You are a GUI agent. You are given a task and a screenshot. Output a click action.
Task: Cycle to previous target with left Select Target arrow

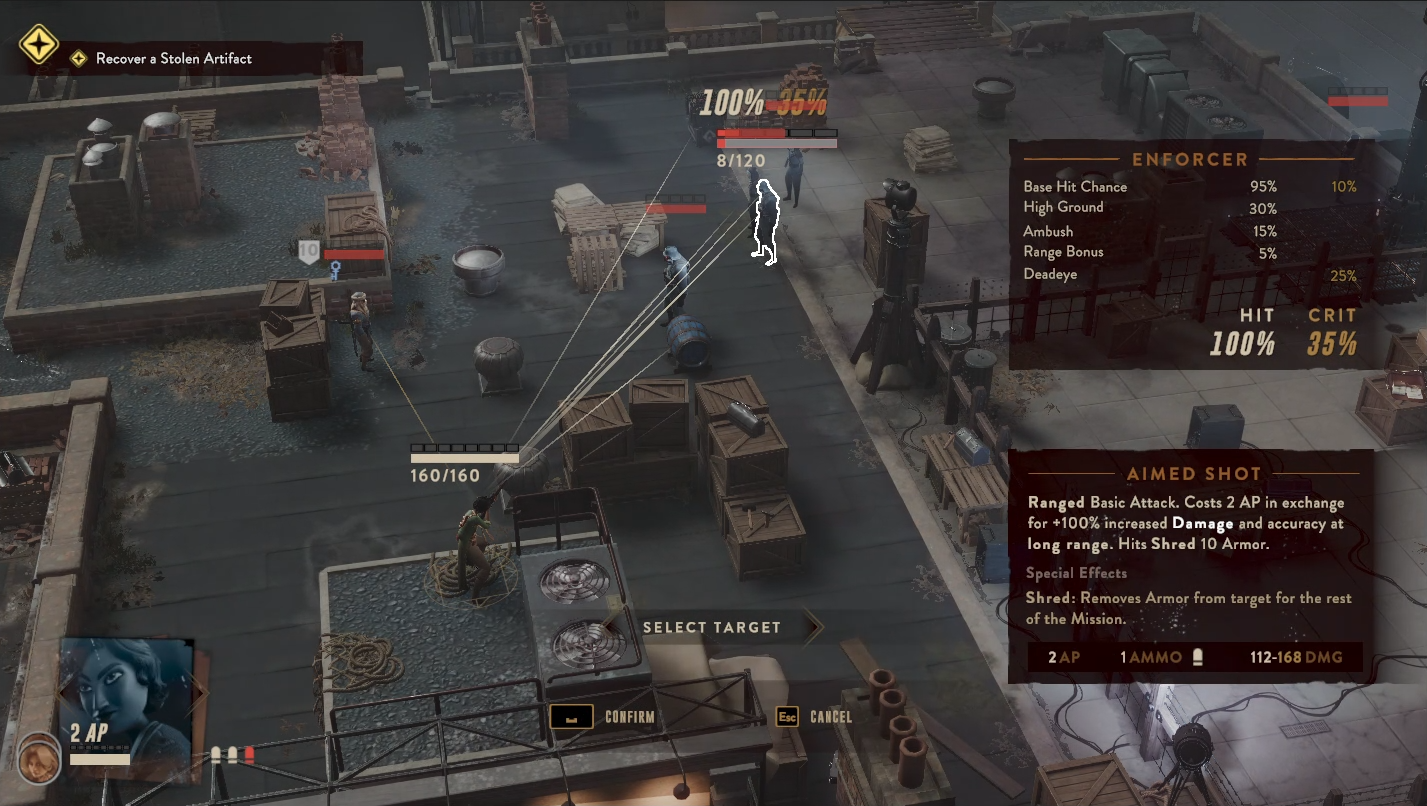[612, 627]
